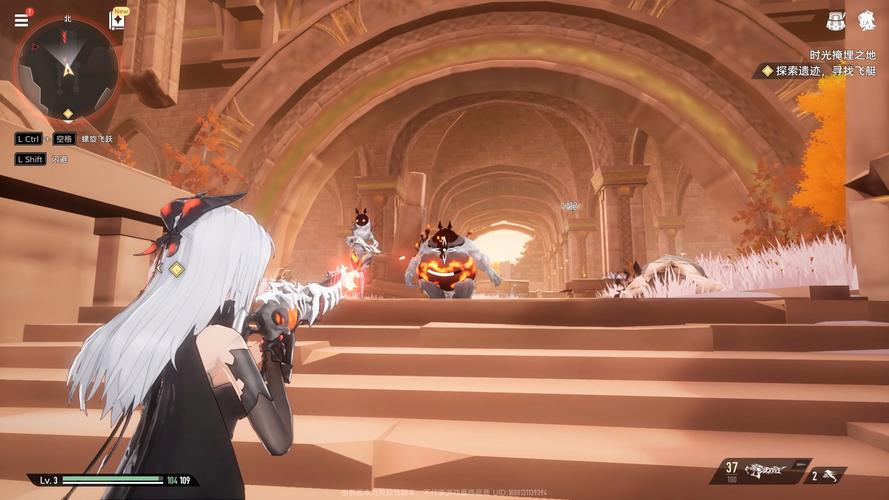Switch to the secondary weapon slot
Image resolution: width=889 pixels, height=500 pixels.
click(826, 476)
